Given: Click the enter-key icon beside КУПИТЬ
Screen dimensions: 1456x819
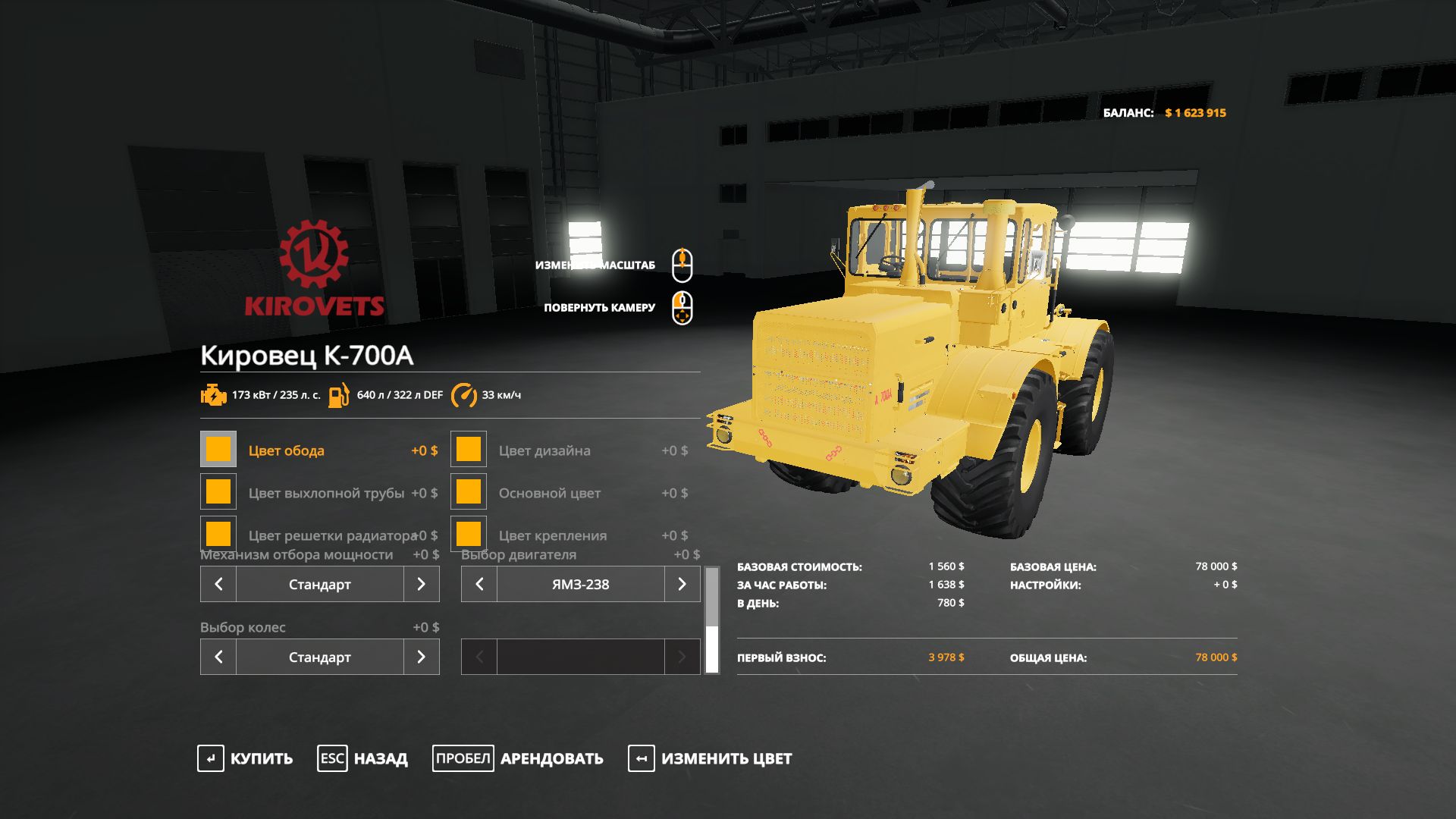Looking at the screenshot, I should [x=211, y=758].
